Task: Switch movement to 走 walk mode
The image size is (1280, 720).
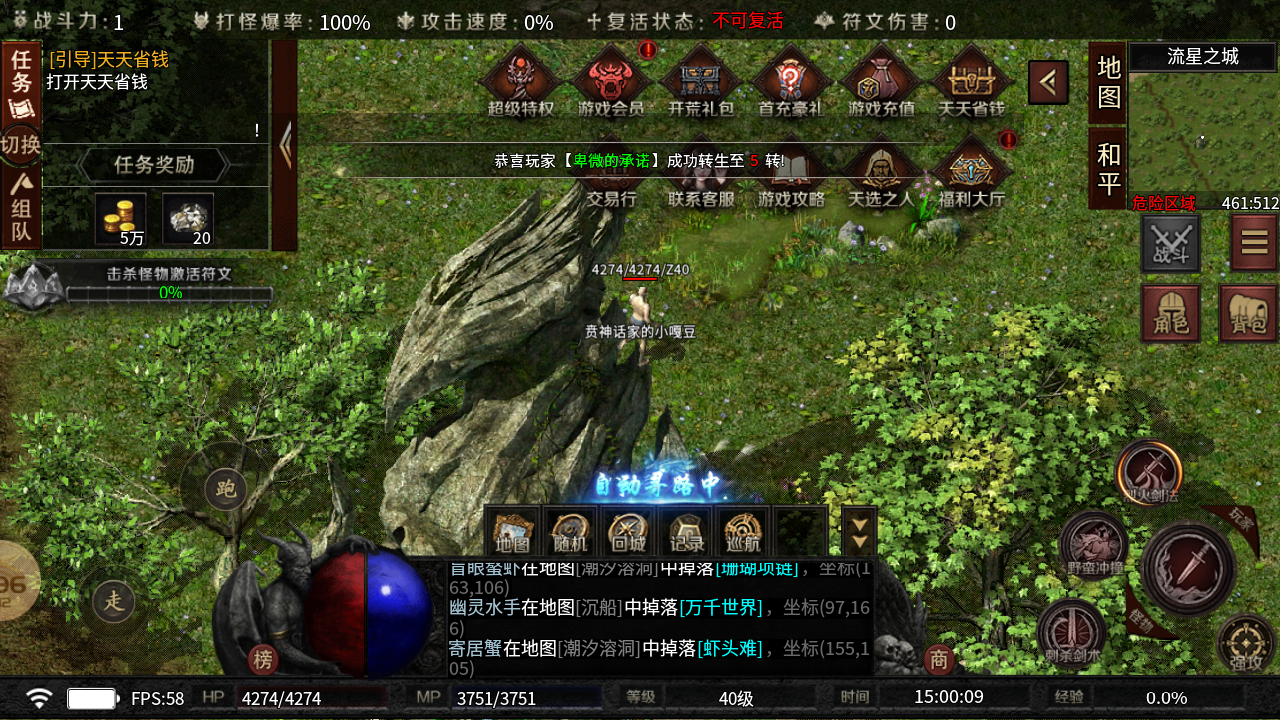Action: pyautogui.click(x=115, y=601)
